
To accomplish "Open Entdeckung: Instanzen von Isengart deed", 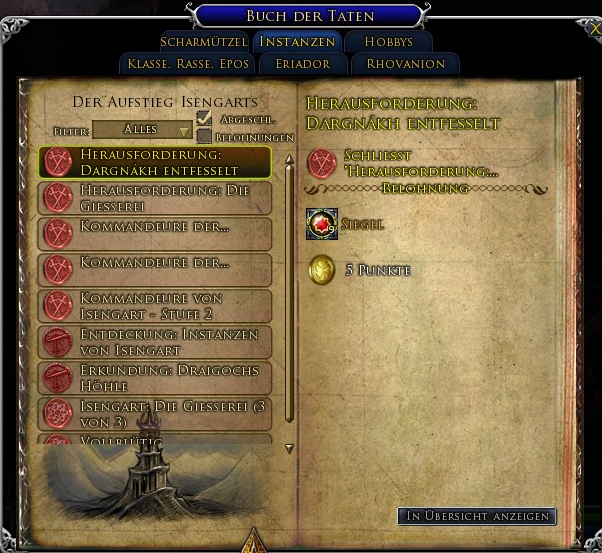I will point(155,342).
